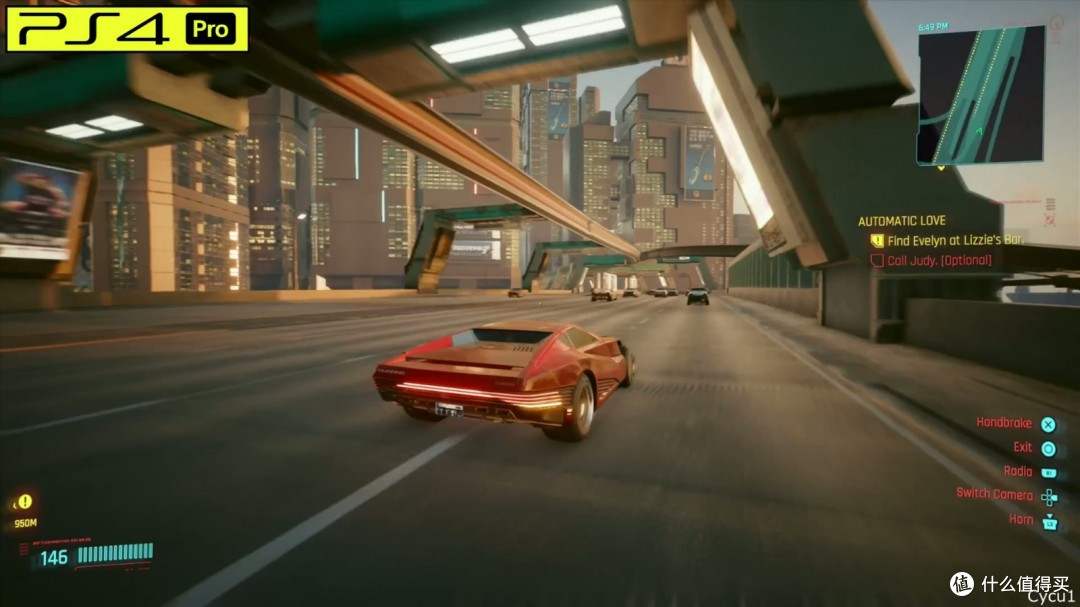Select the Automatic Love quest title

(901, 221)
